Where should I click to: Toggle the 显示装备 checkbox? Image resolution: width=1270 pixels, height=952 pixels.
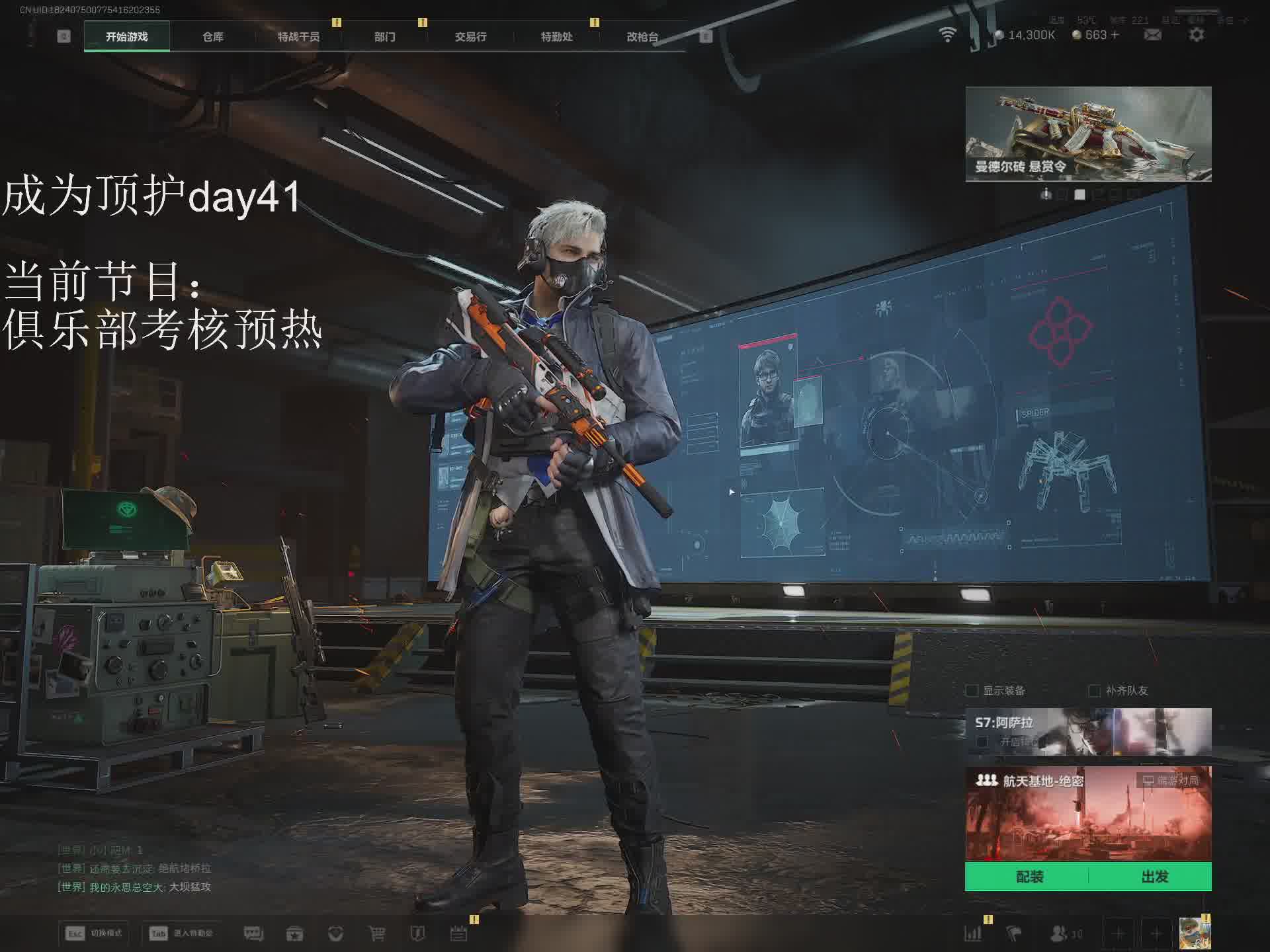pos(972,691)
